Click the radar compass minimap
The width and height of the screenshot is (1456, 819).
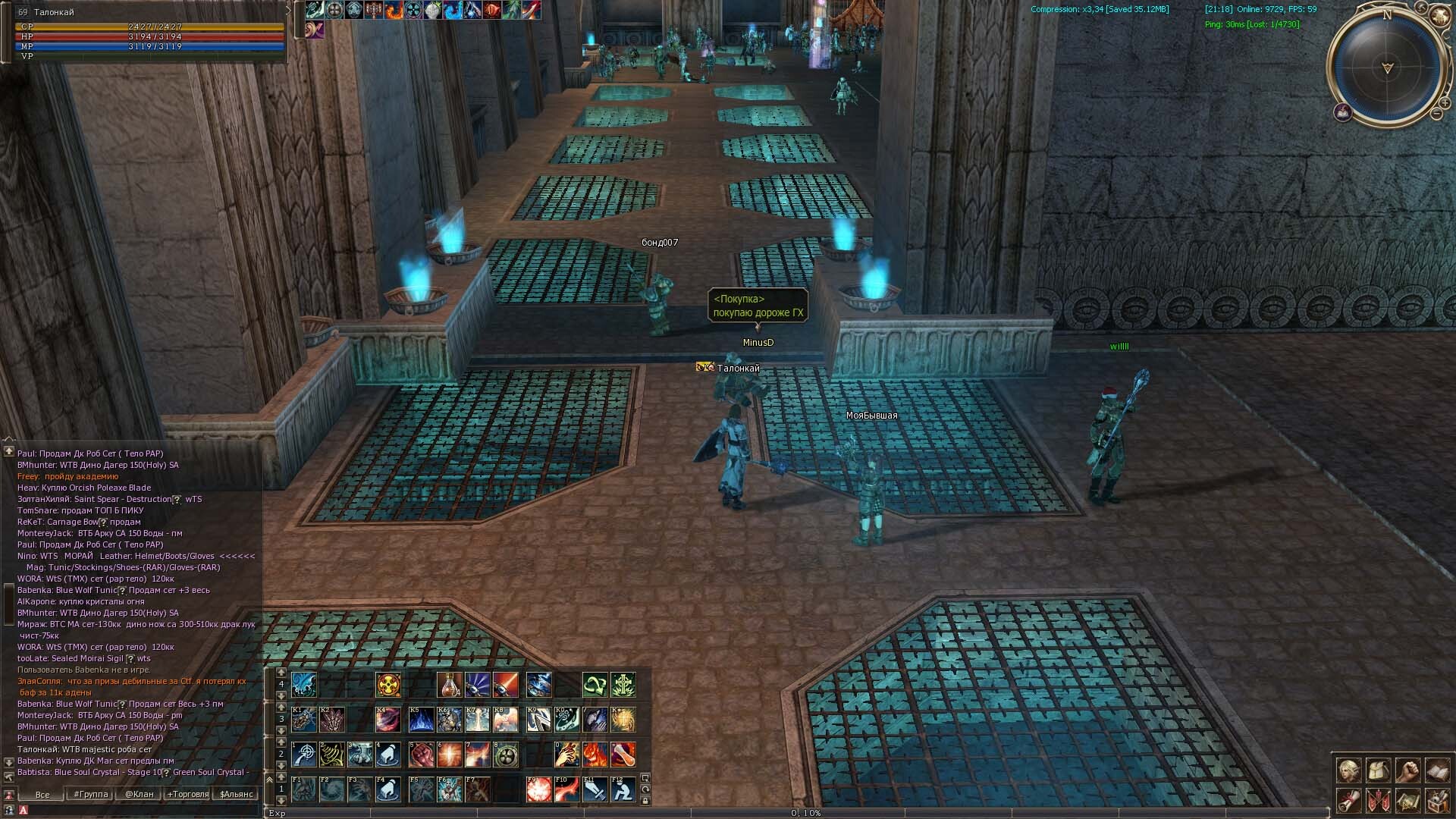(1387, 68)
